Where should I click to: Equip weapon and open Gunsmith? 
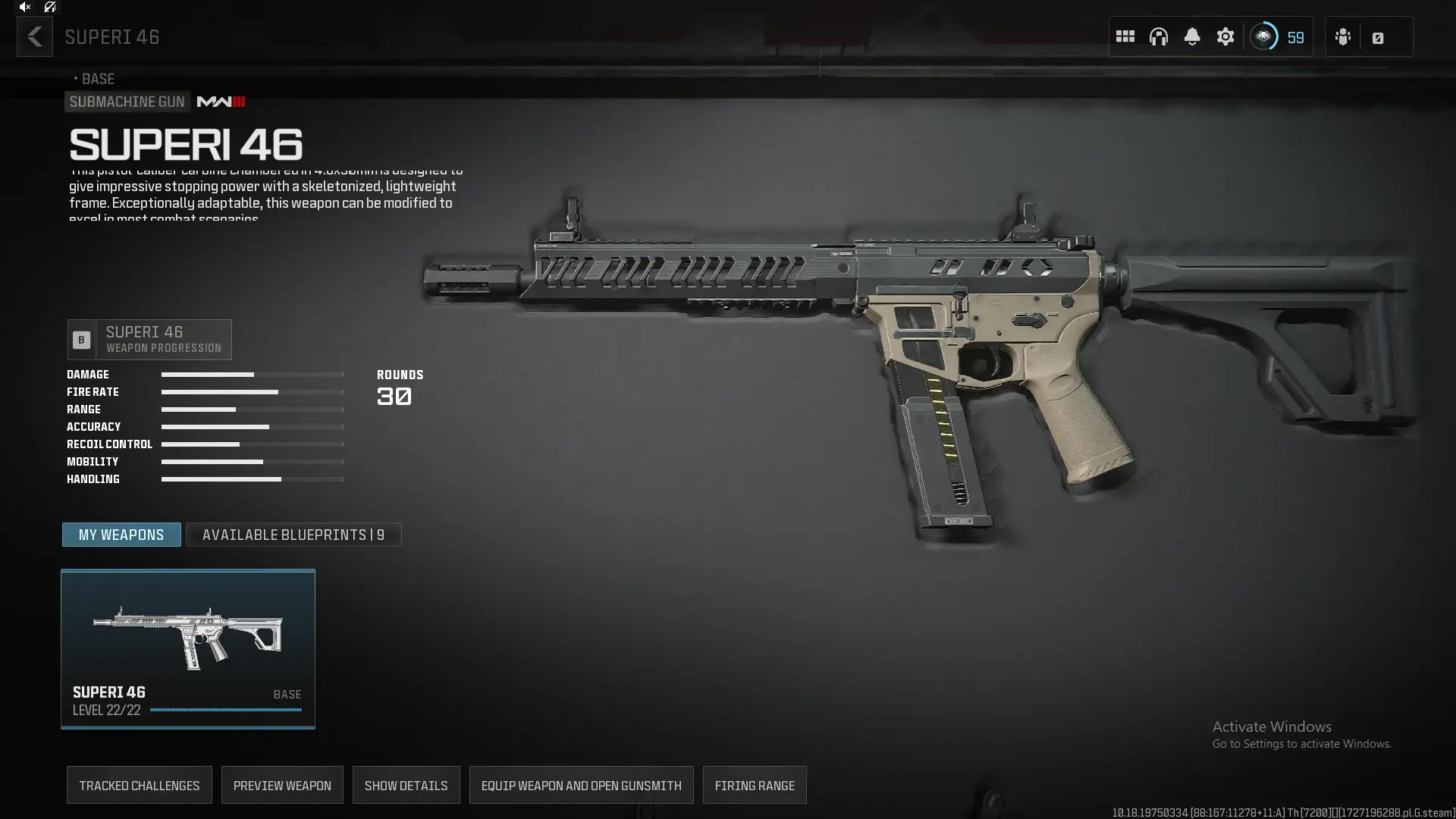click(x=581, y=785)
